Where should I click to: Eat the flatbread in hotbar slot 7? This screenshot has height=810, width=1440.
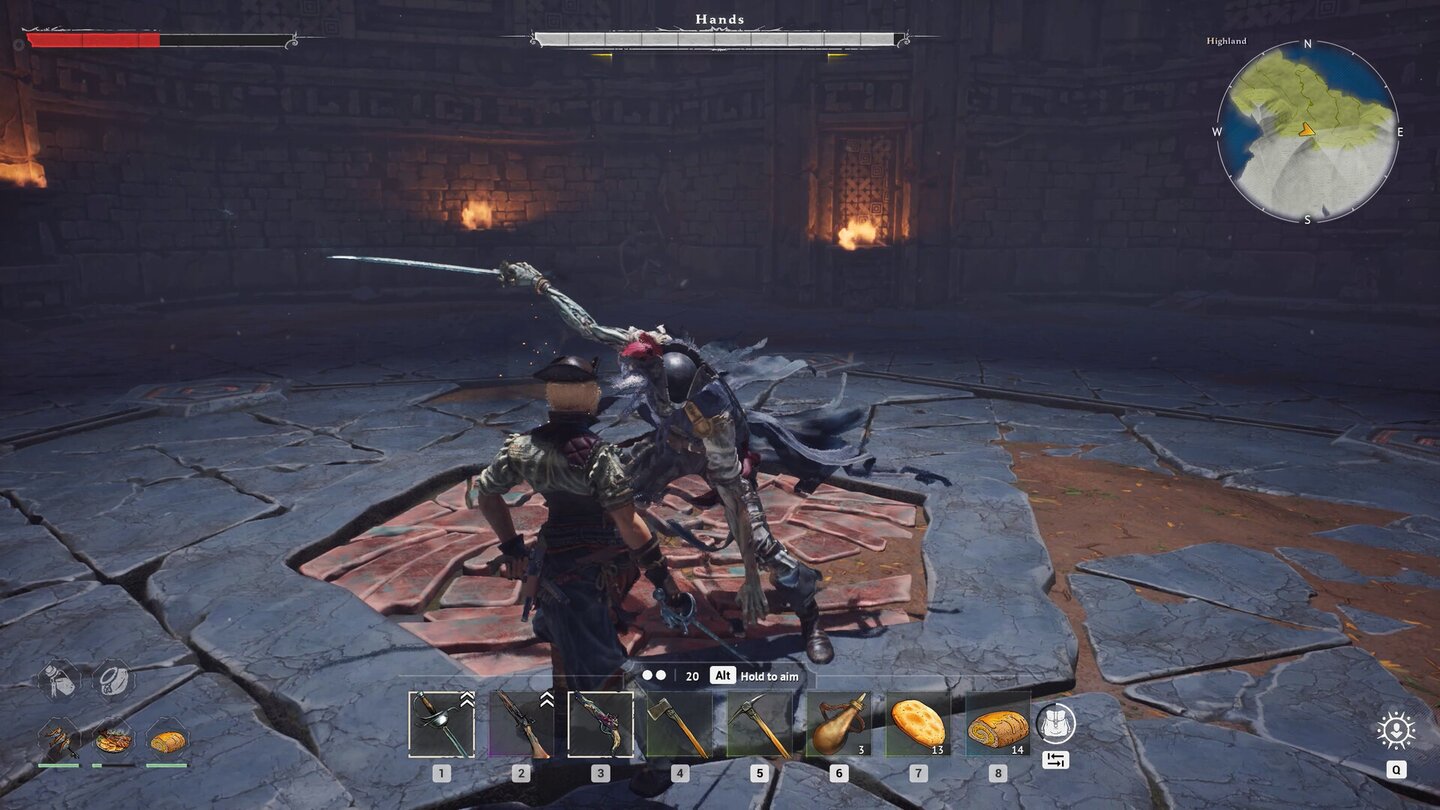point(919,723)
